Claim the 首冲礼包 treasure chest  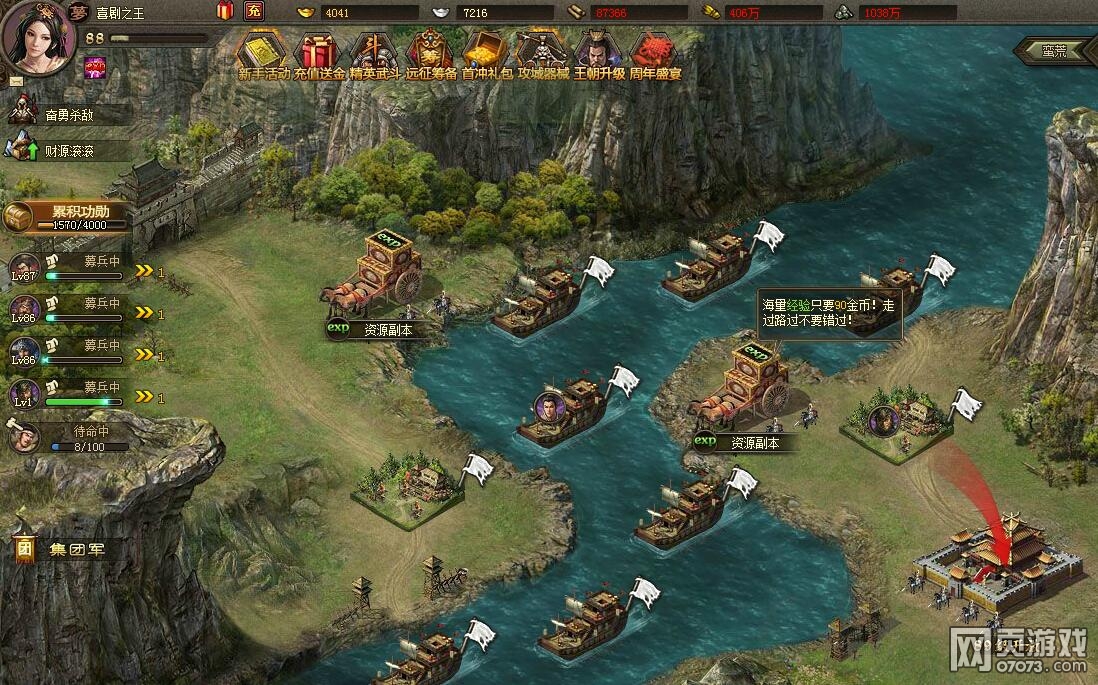tap(486, 53)
